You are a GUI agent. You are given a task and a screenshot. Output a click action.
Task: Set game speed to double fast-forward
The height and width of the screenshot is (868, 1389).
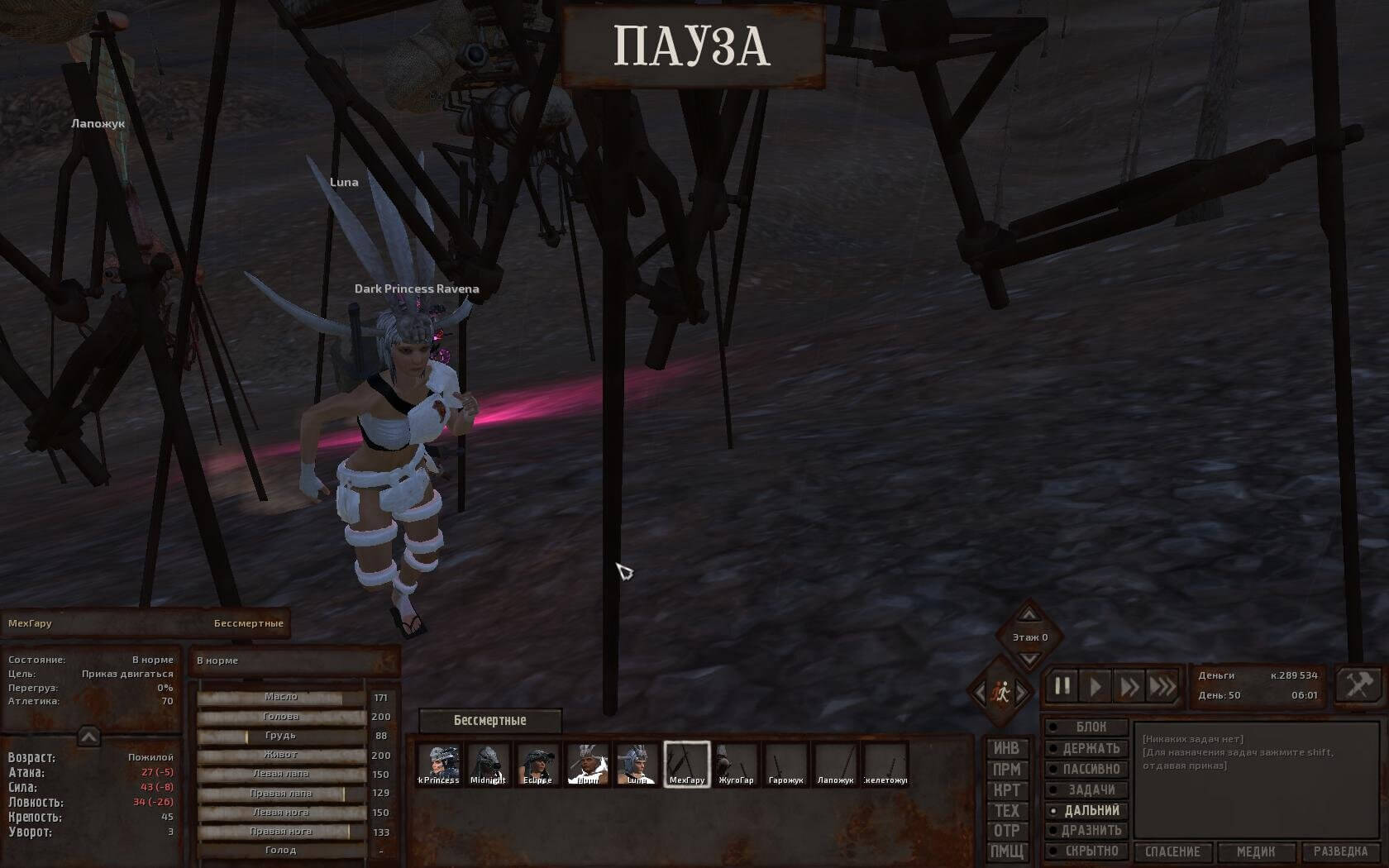(1129, 686)
